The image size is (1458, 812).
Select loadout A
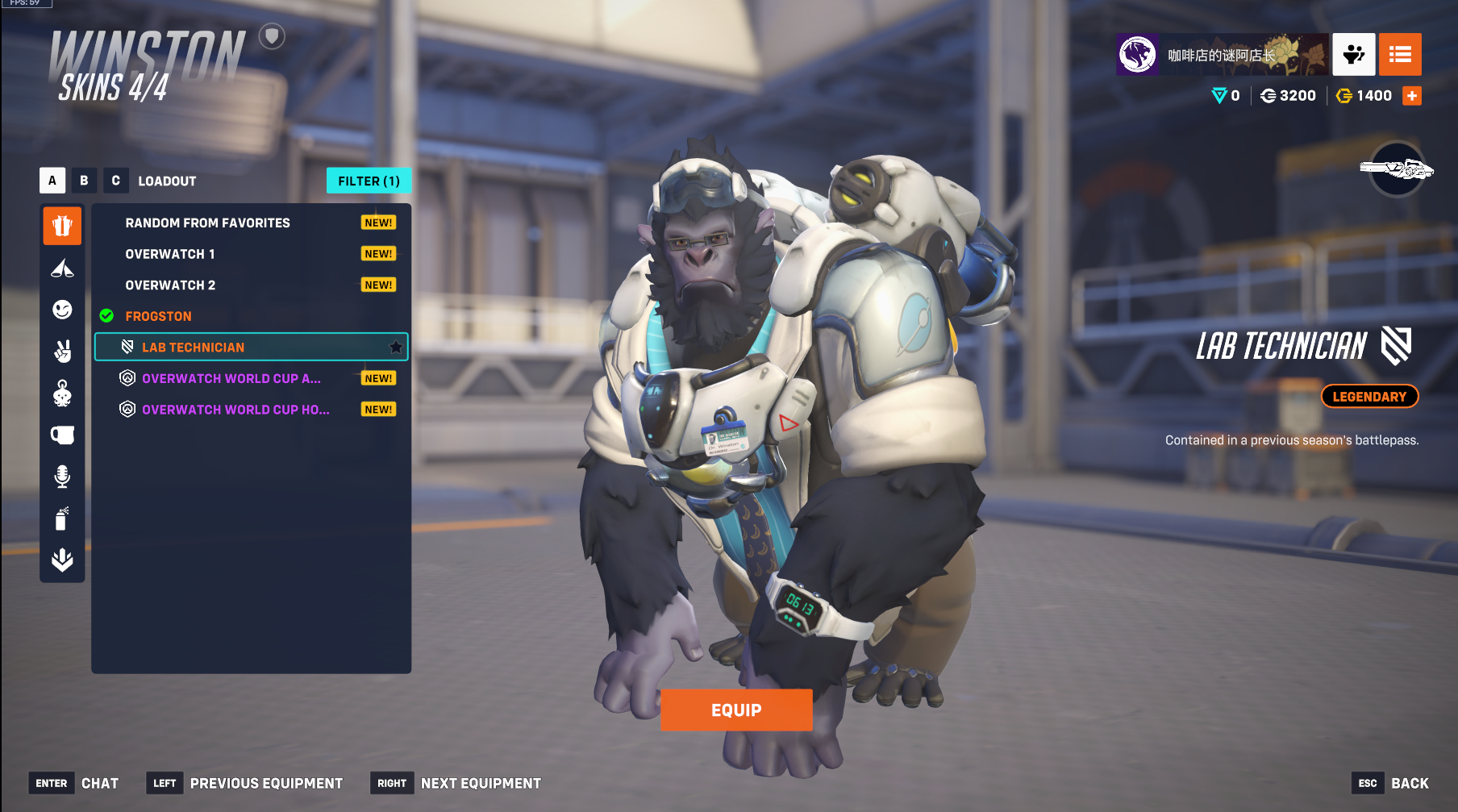point(52,181)
